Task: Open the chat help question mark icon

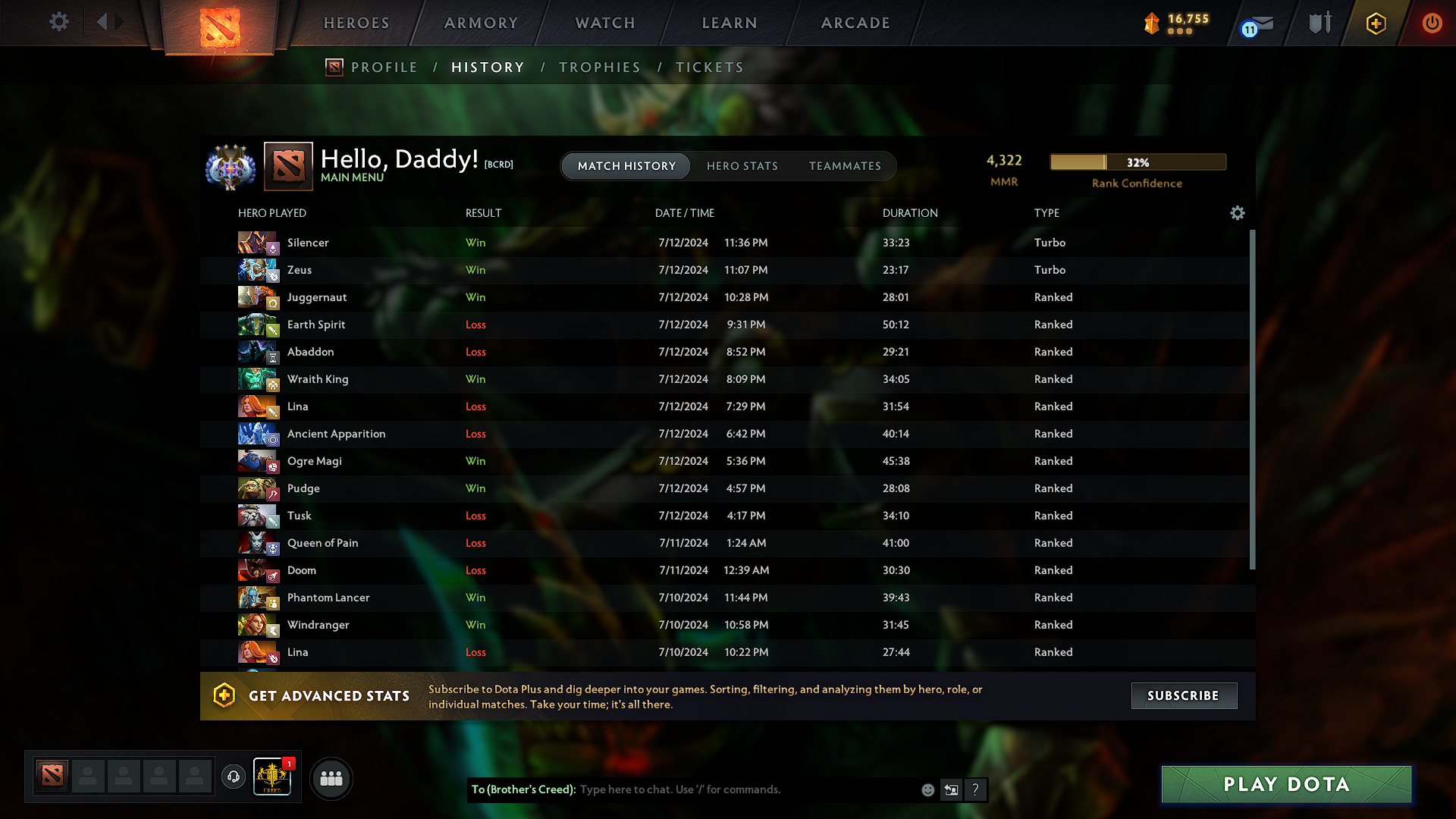Action: (x=976, y=789)
